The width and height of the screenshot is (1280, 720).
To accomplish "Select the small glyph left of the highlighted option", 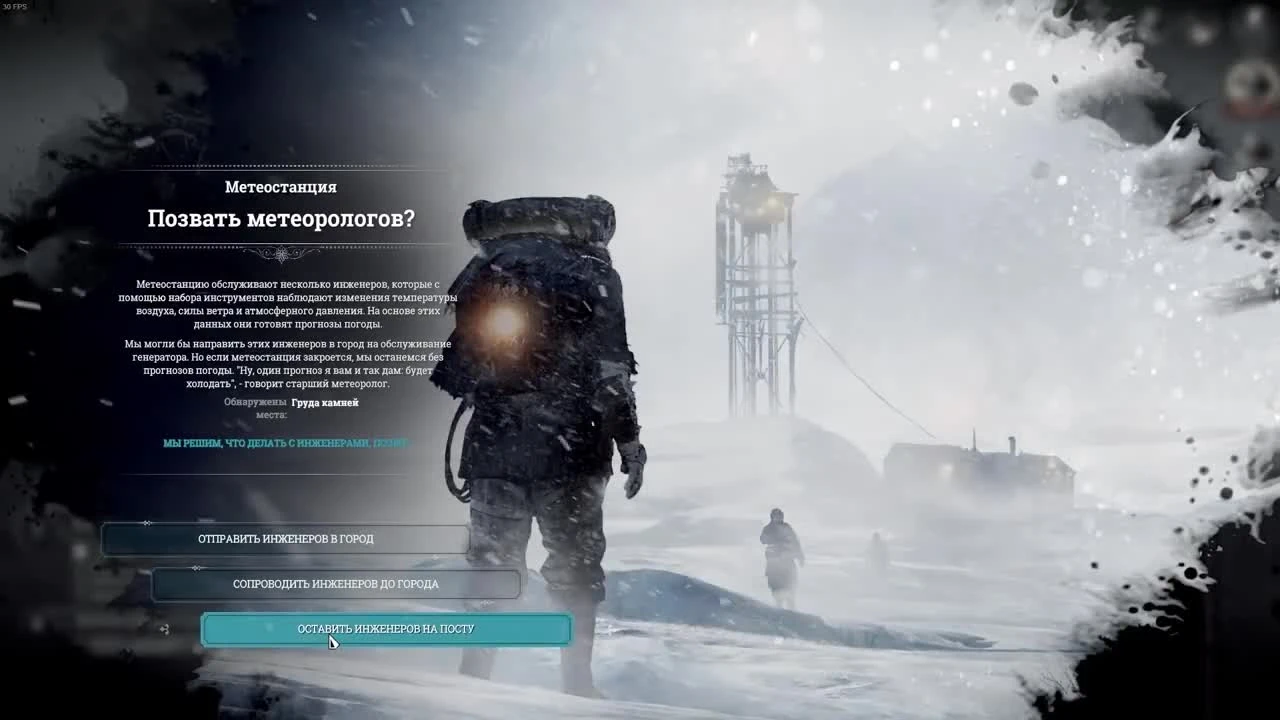I will click(163, 629).
